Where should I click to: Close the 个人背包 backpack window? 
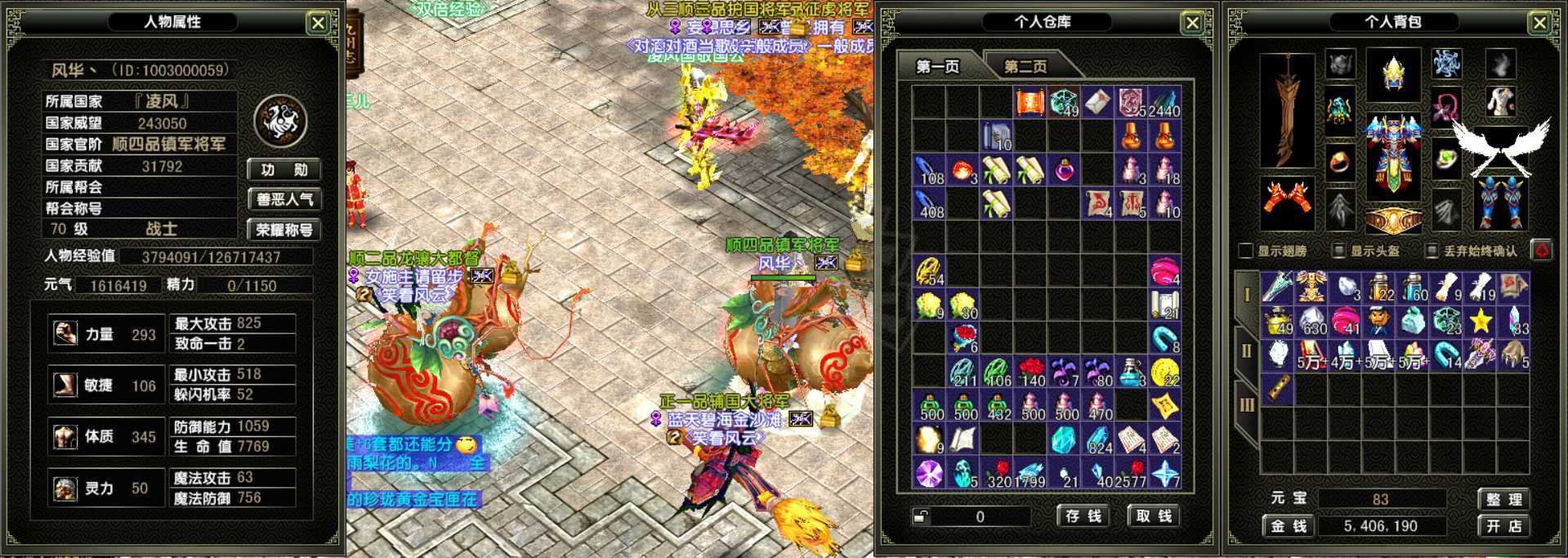point(1539,23)
